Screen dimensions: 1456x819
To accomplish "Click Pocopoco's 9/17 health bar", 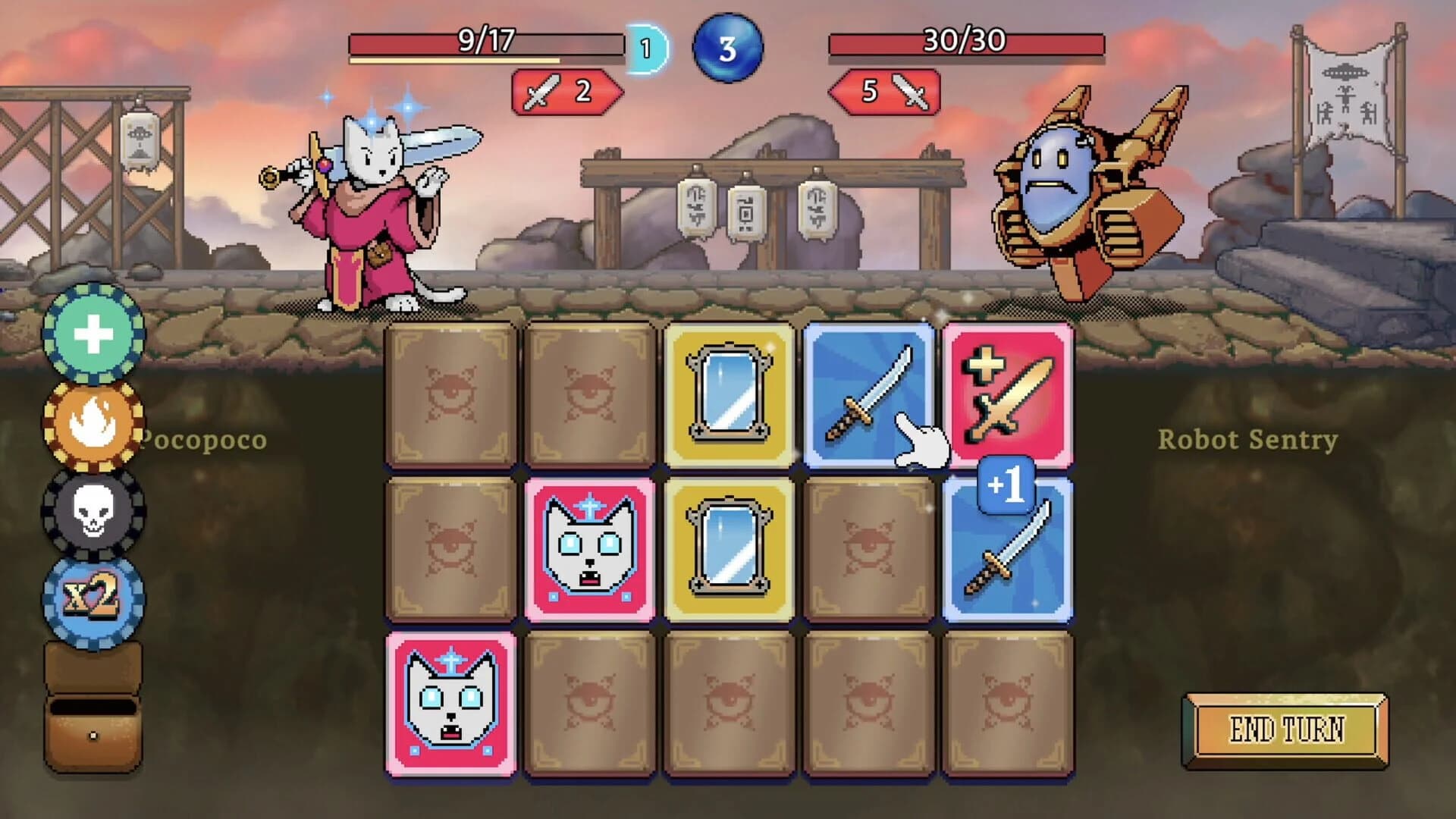I will point(485,43).
